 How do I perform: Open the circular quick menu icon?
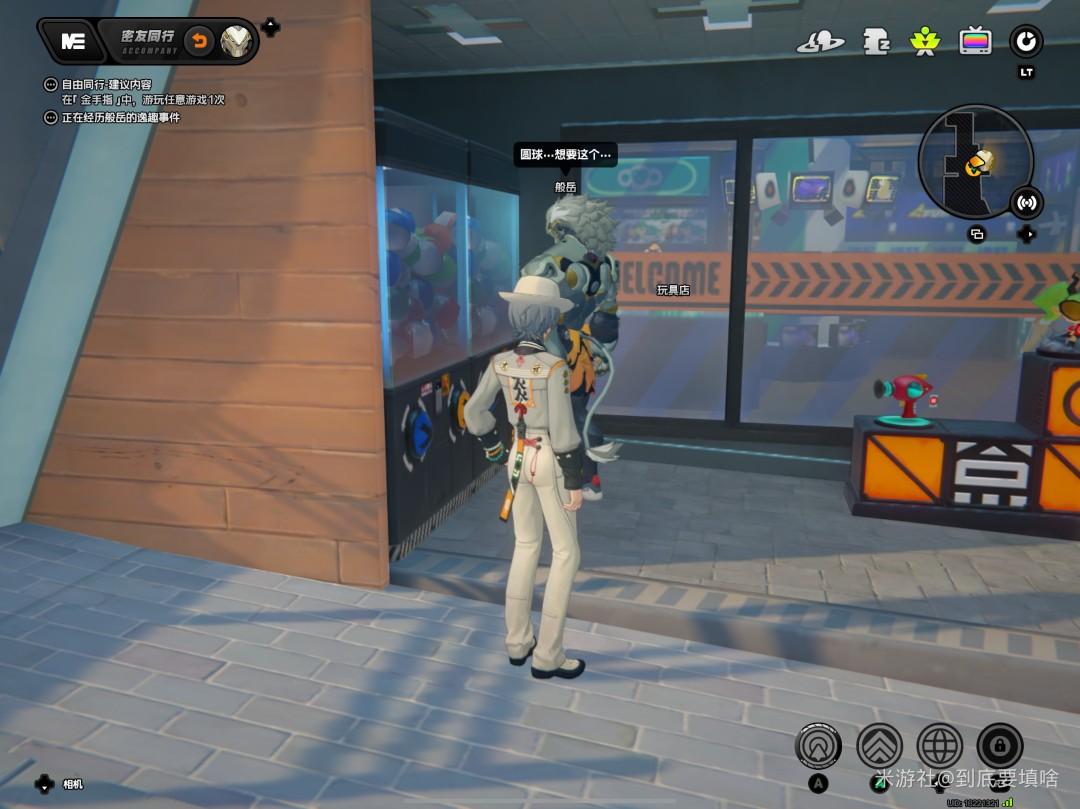1026,41
